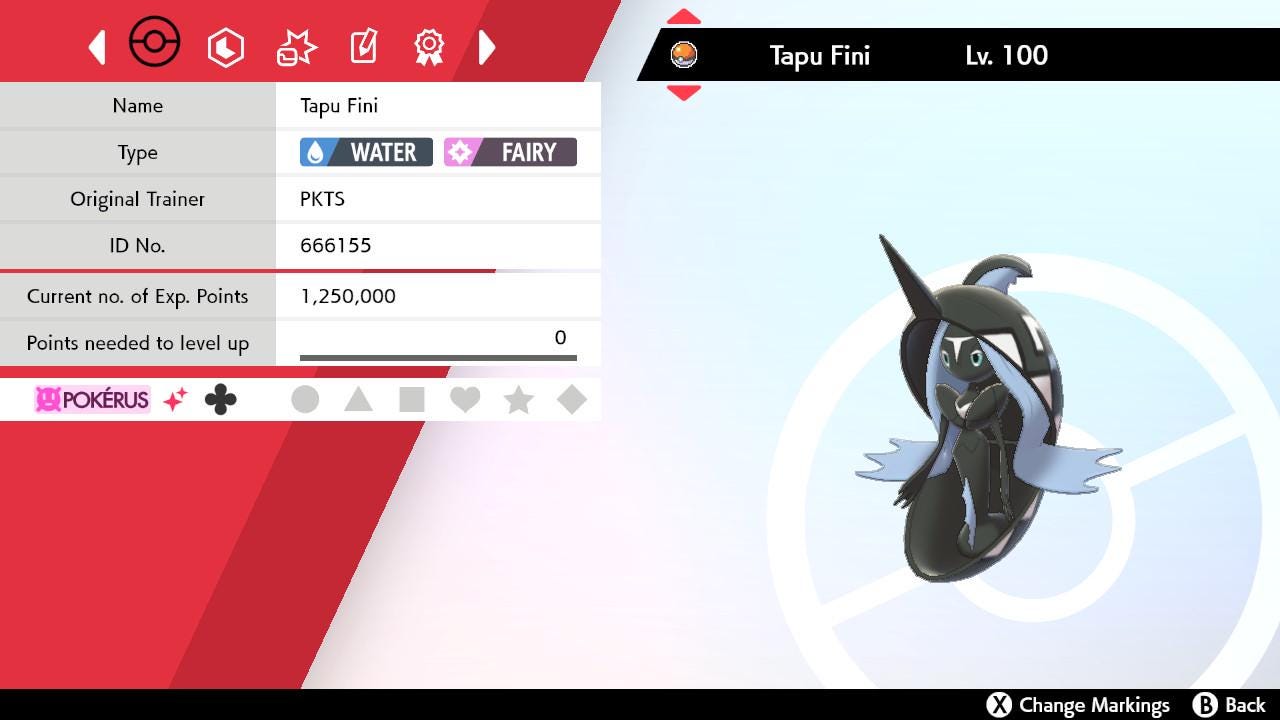
Task: Switch to next Pokémon with down arrow
Action: [684, 93]
